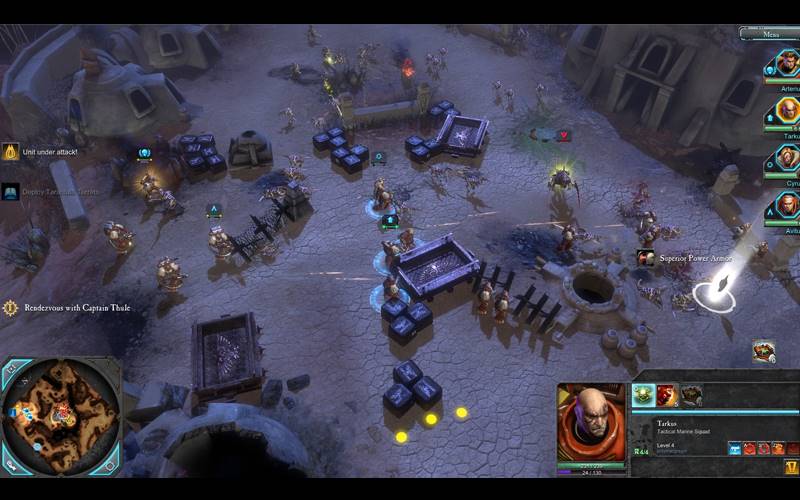800x500 pixels.
Task: Select the Artemus squad portrait
Action: point(785,64)
